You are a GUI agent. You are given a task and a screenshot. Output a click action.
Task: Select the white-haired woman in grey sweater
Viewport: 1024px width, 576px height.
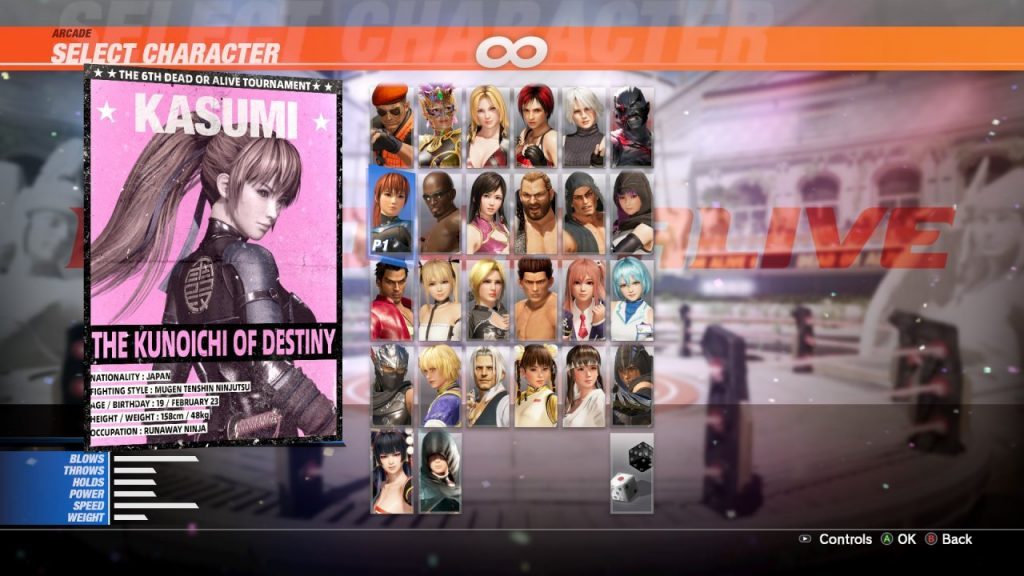point(583,126)
